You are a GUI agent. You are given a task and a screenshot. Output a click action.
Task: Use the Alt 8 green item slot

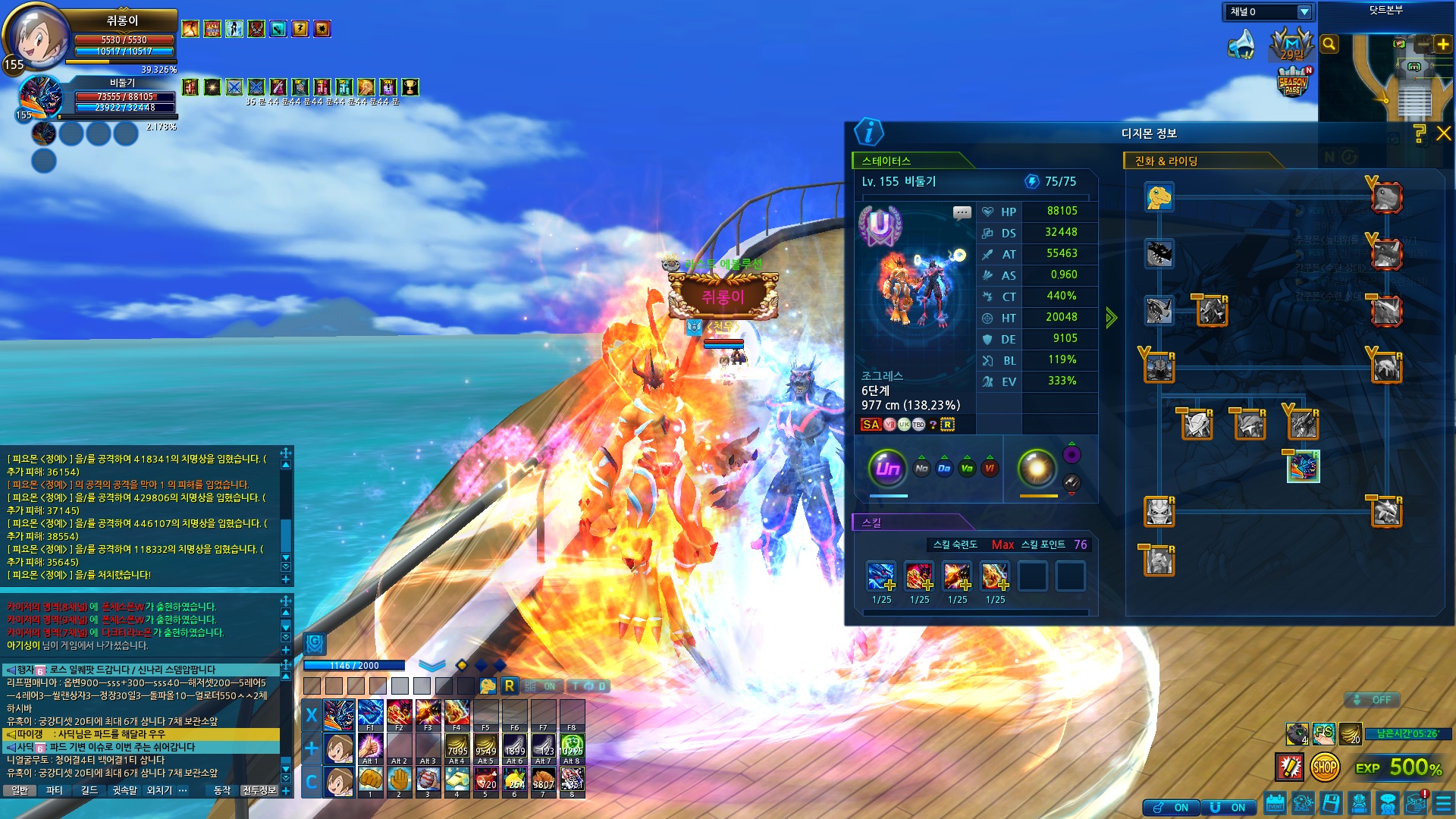(x=572, y=748)
